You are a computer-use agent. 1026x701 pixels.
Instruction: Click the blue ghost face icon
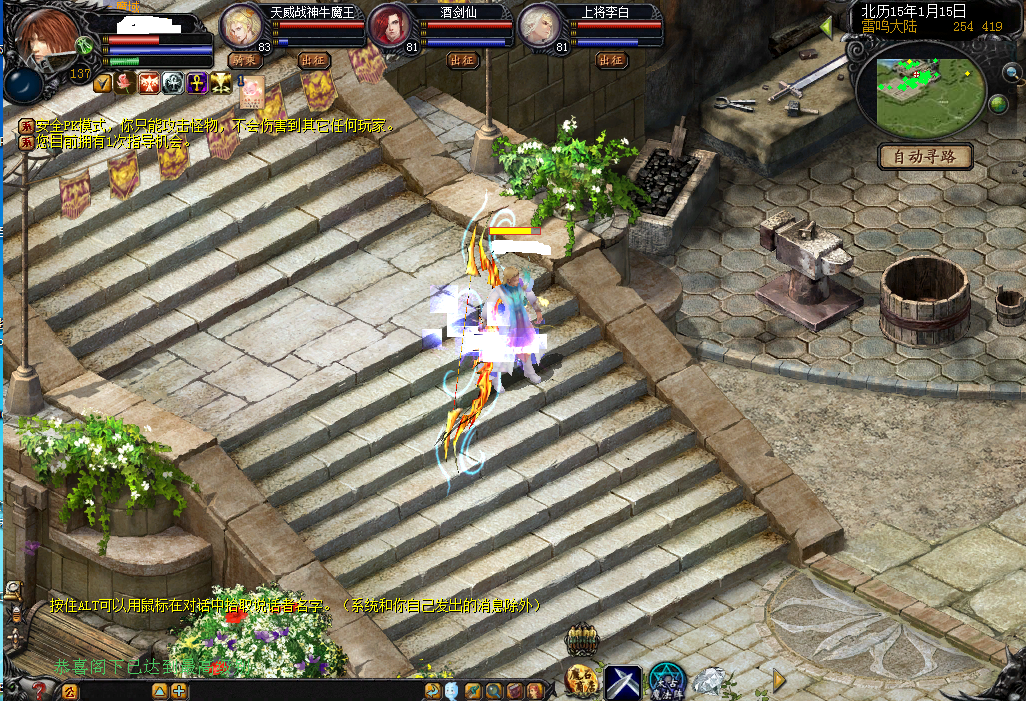coord(451,690)
